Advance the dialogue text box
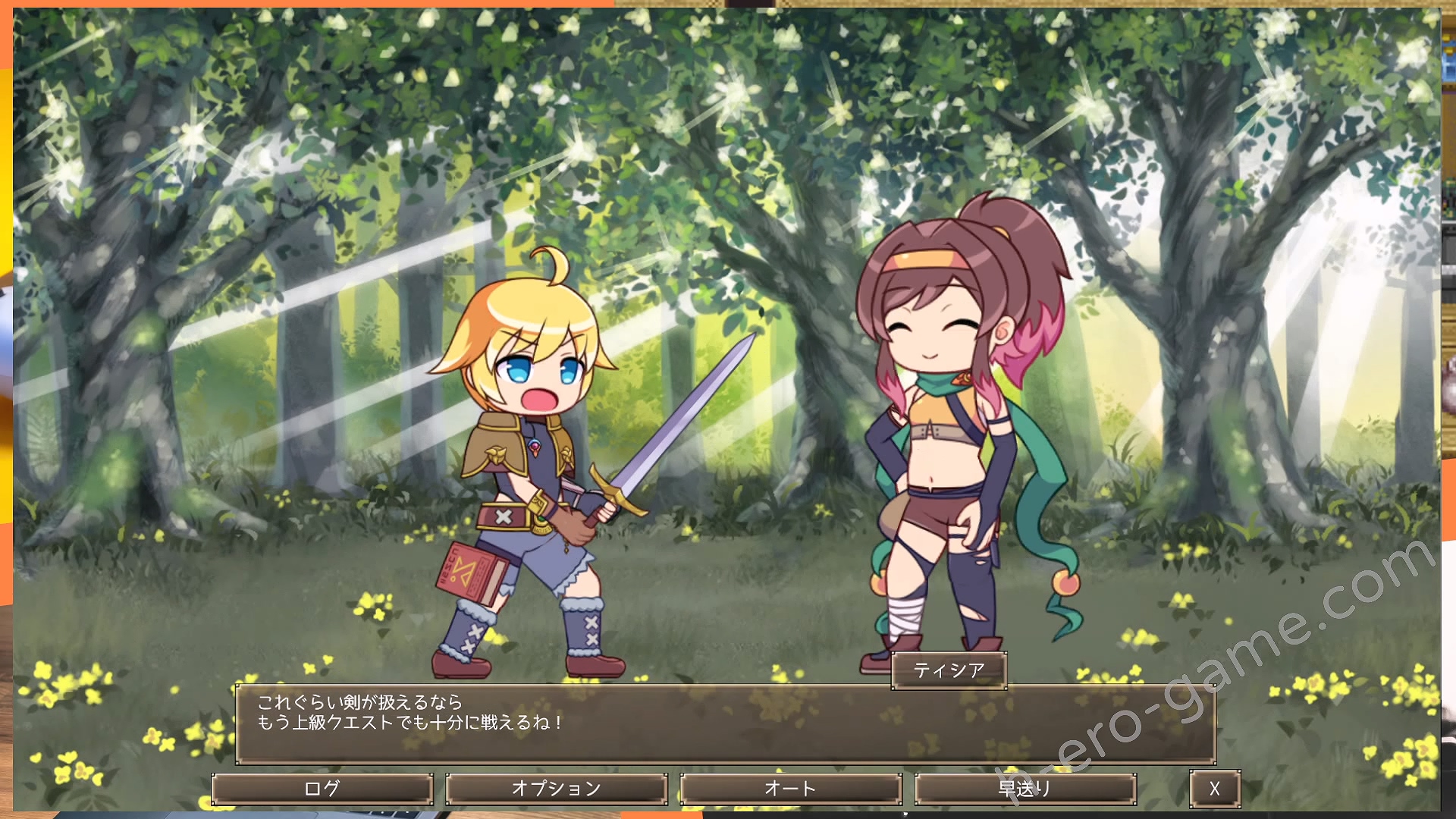The image size is (1456, 819). point(726,724)
